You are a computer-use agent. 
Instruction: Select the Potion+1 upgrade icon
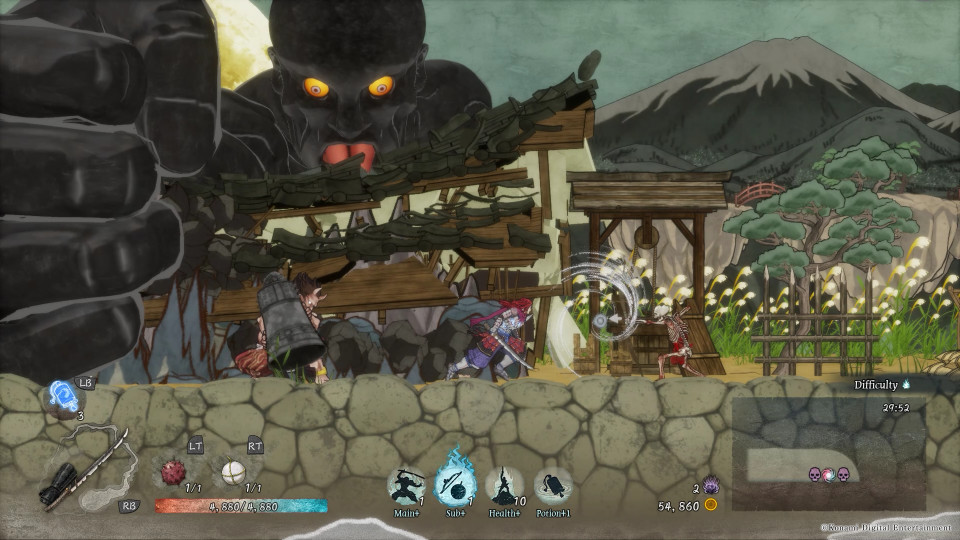(552, 486)
